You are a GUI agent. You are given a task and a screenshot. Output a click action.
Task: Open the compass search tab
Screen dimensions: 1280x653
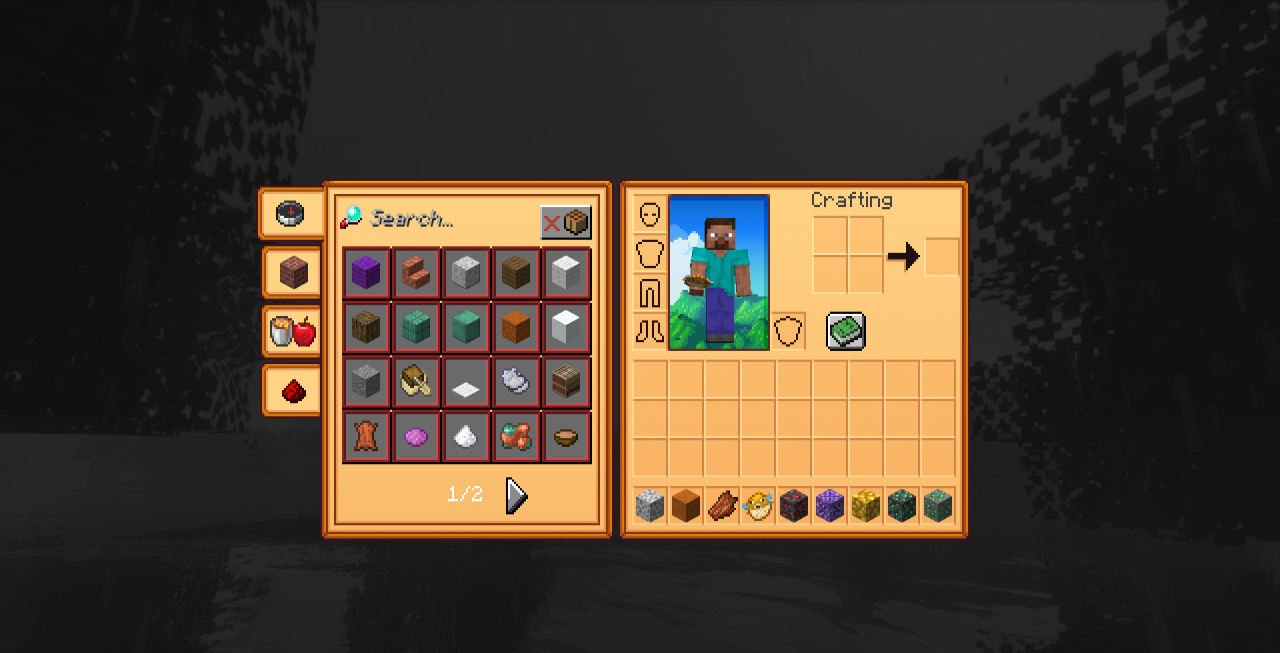291,213
